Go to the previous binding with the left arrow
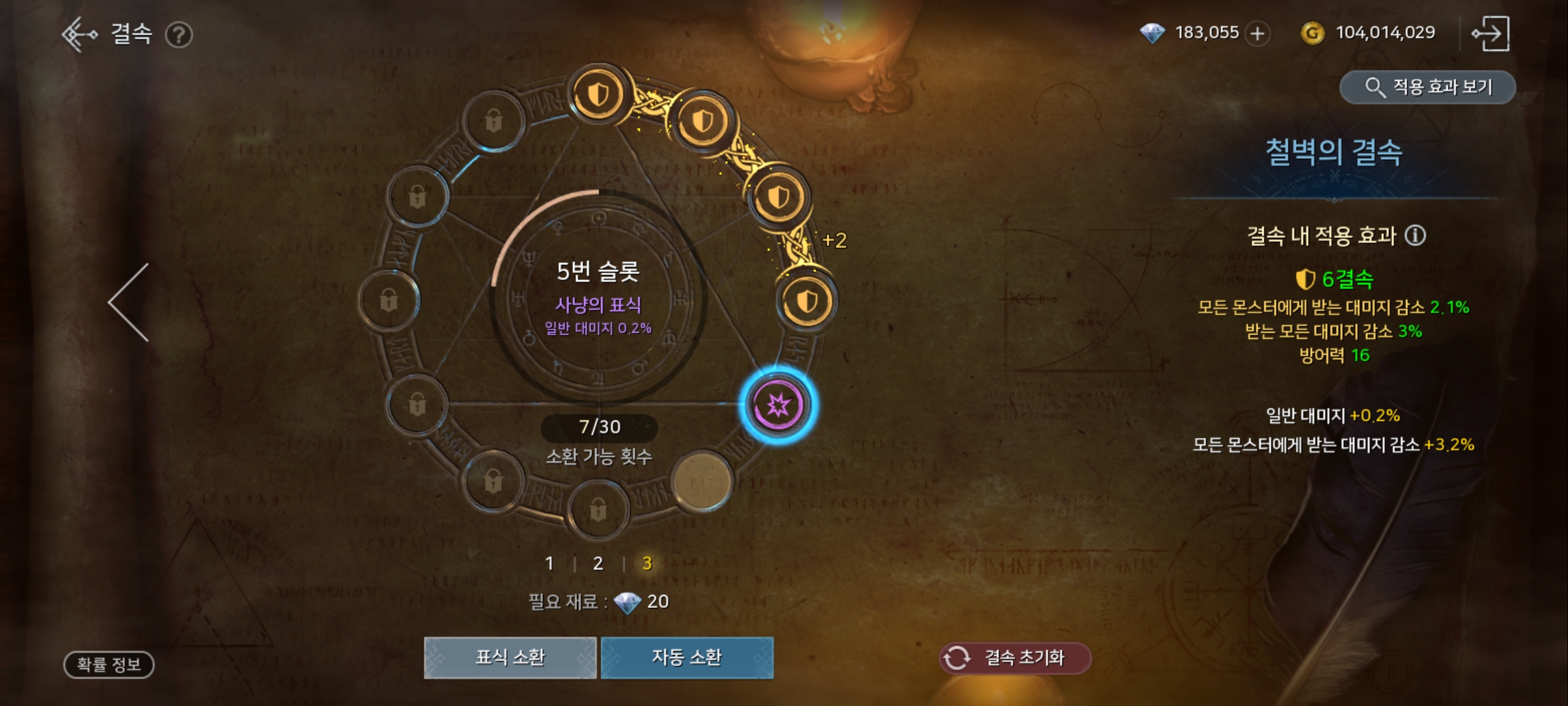 129,302
